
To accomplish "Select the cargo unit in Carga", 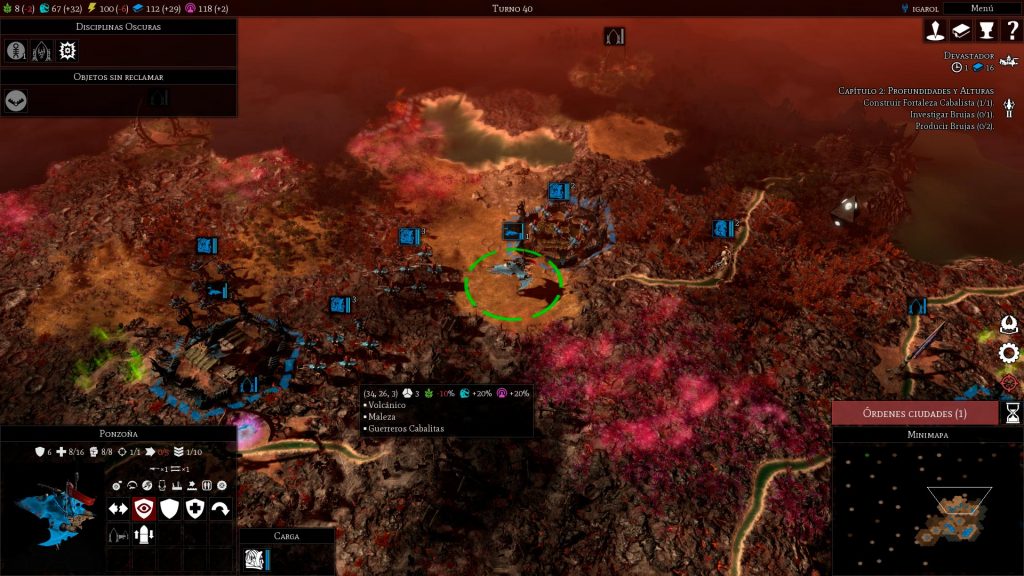I will coord(255,560).
